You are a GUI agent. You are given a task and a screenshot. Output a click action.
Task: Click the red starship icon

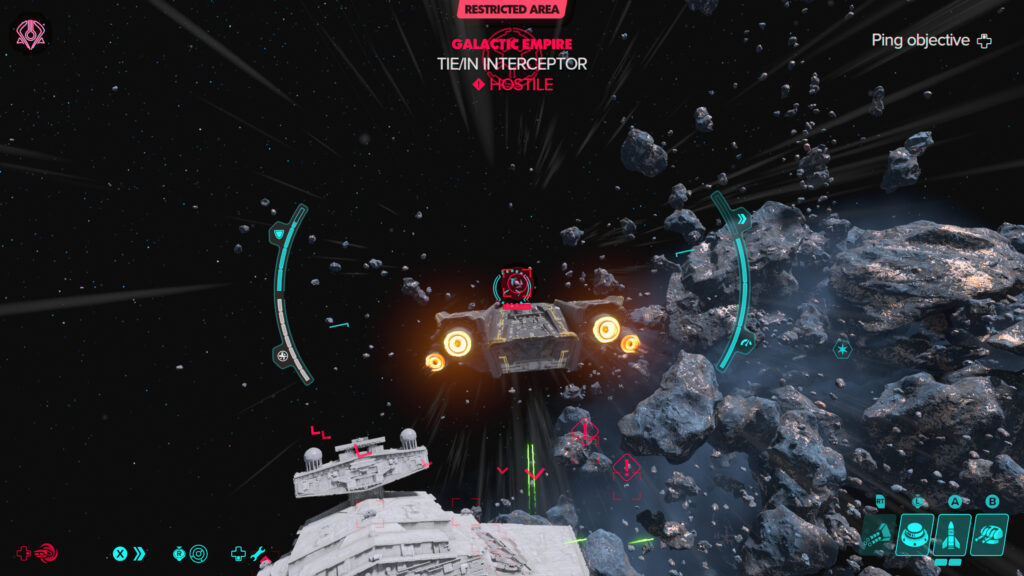(46, 553)
